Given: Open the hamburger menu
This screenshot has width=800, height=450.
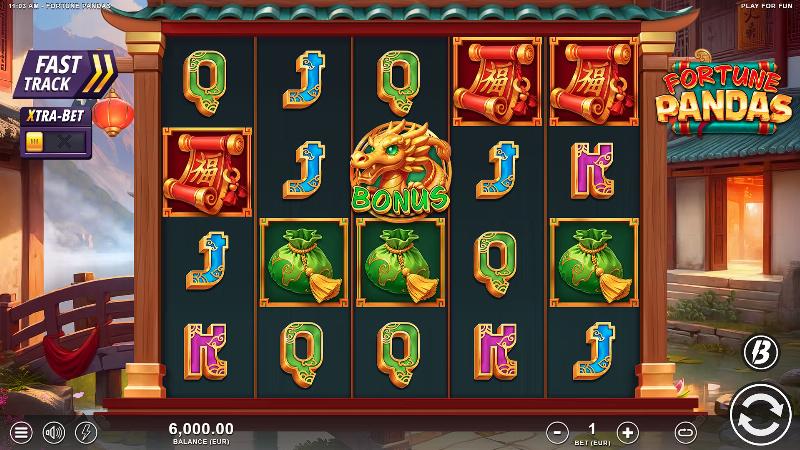Looking at the screenshot, I should 21,433.
